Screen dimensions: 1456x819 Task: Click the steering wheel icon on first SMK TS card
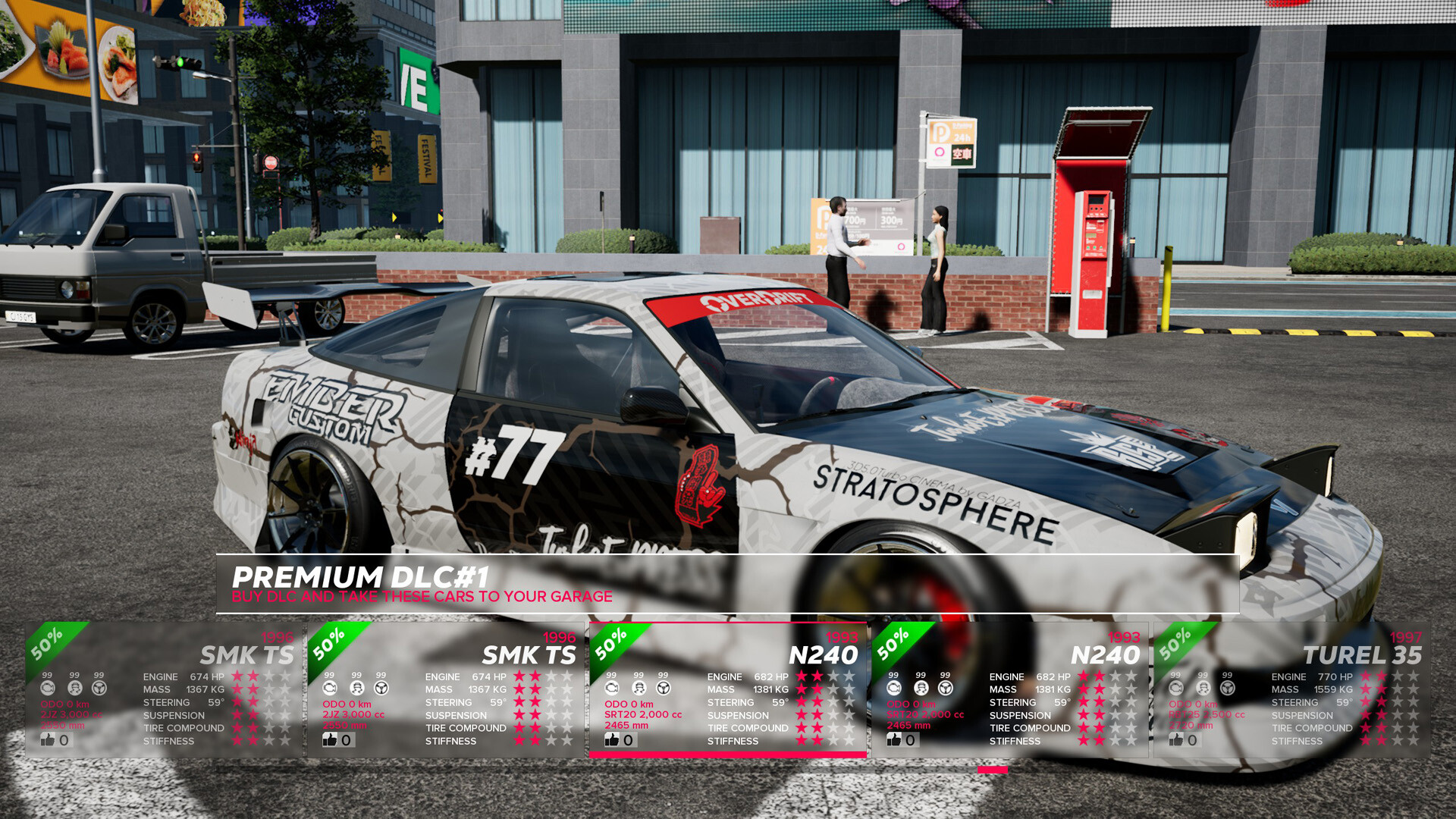point(99,689)
